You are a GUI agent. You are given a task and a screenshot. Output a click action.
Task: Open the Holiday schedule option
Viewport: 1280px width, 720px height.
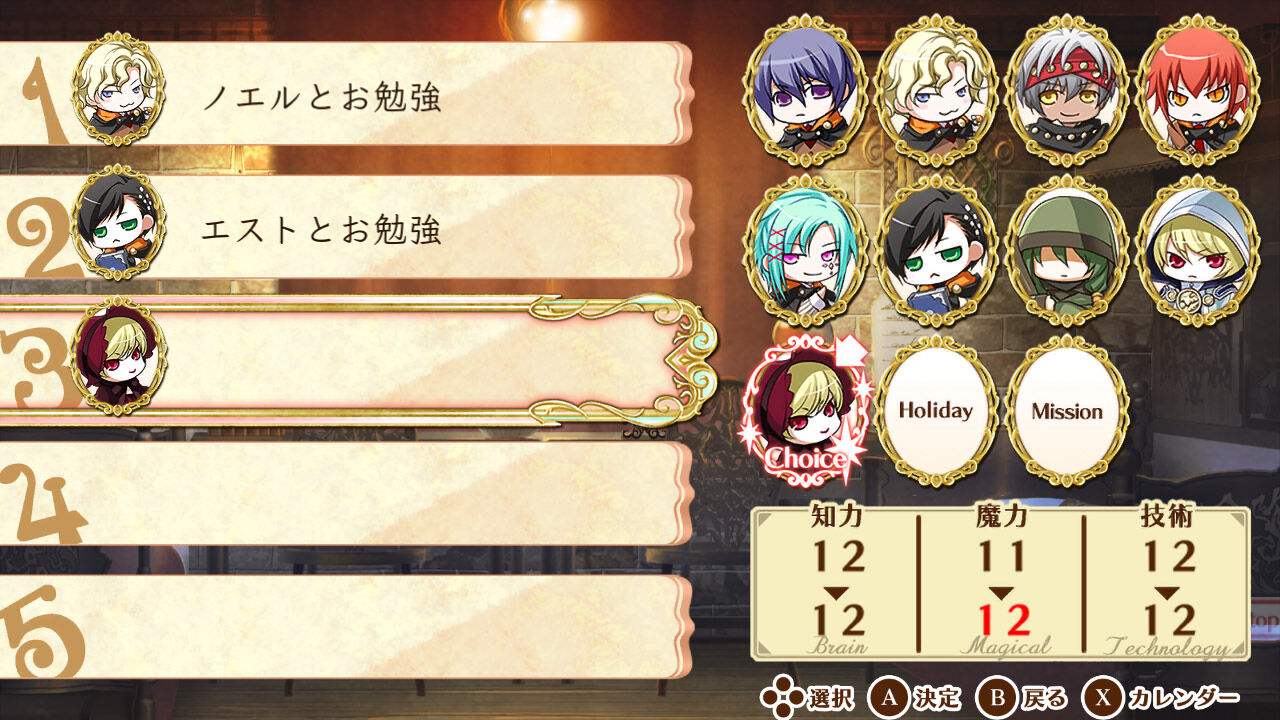(x=938, y=408)
